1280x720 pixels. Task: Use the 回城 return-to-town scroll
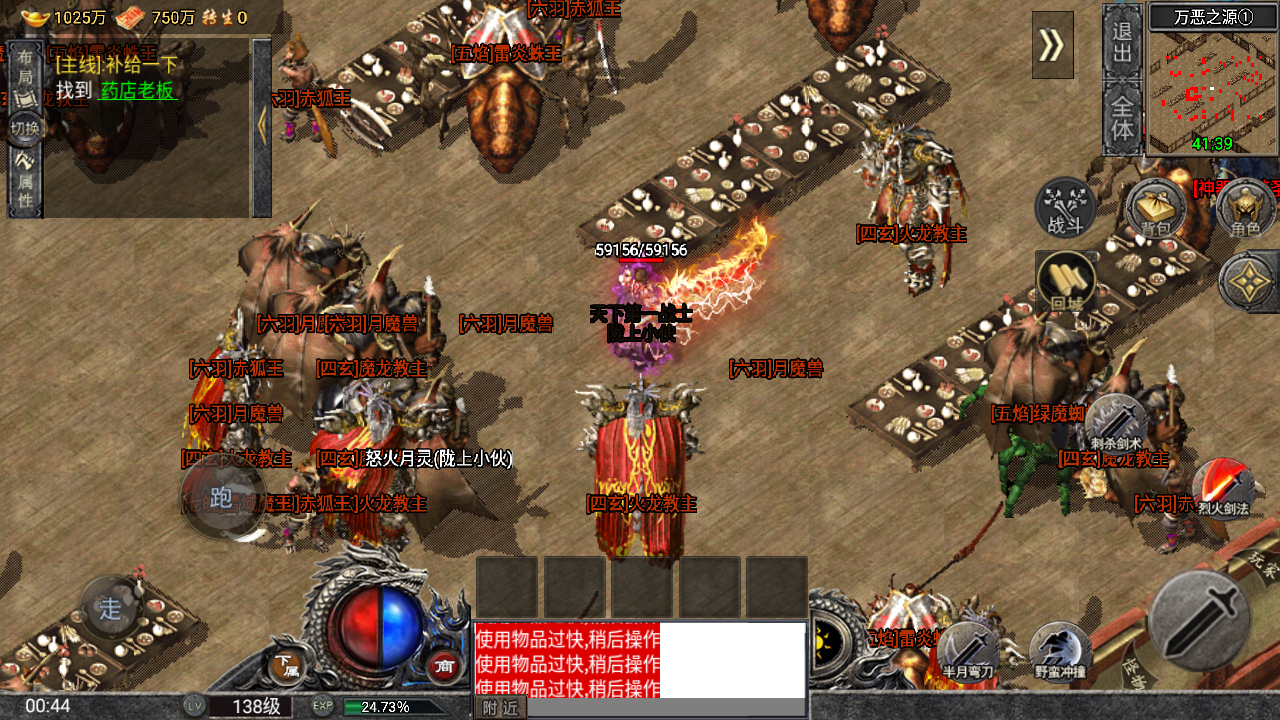[1065, 281]
